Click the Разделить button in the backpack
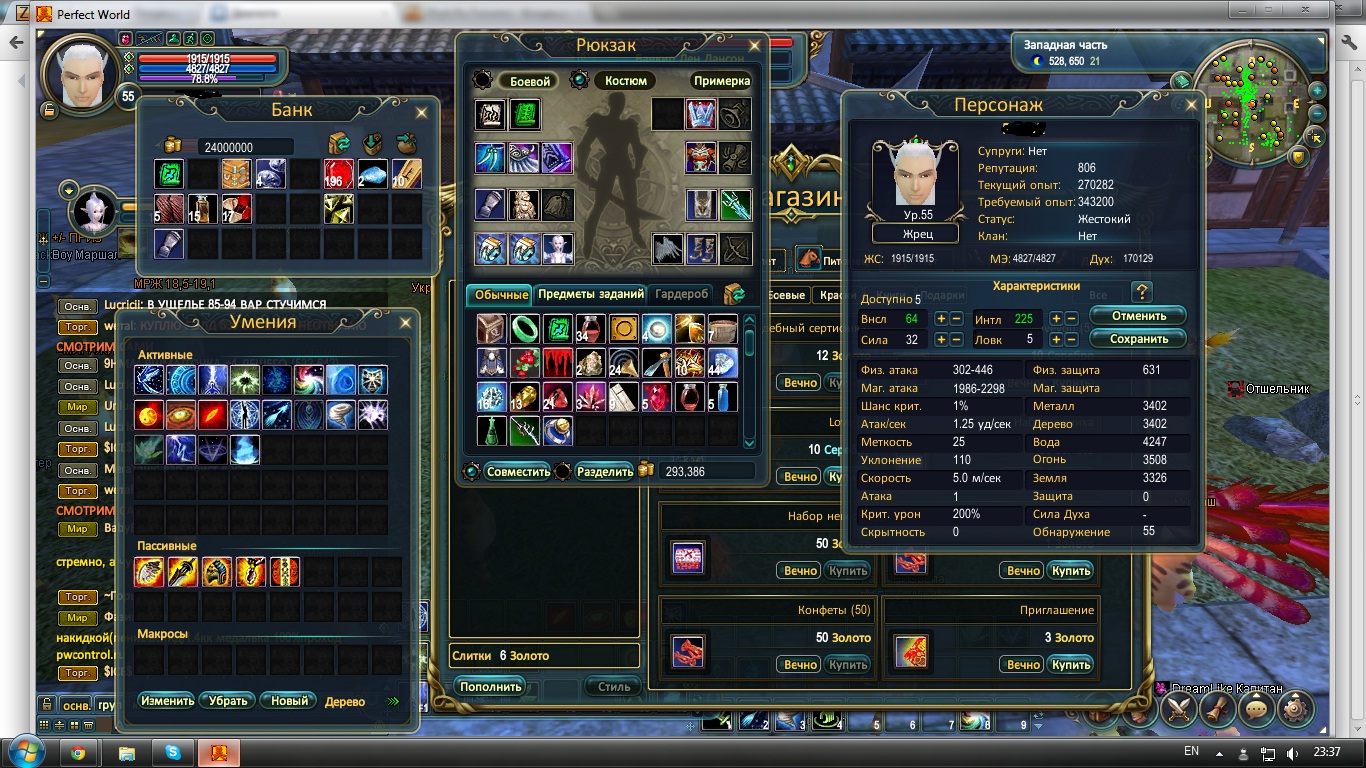The width and height of the screenshot is (1366, 768). pyautogui.click(x=605, y=472)
